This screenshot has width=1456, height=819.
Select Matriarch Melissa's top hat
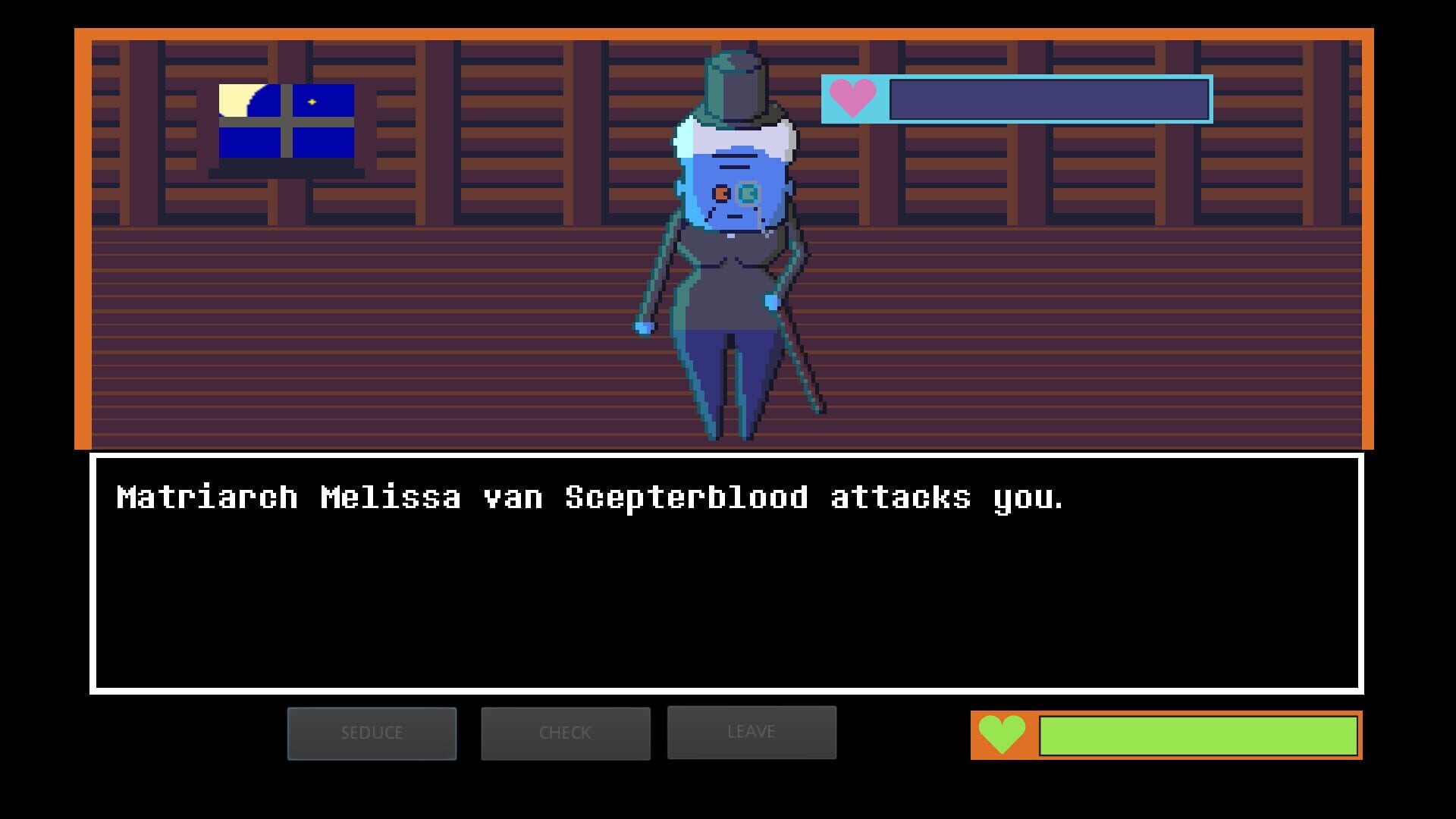click(x=736, y=83)
